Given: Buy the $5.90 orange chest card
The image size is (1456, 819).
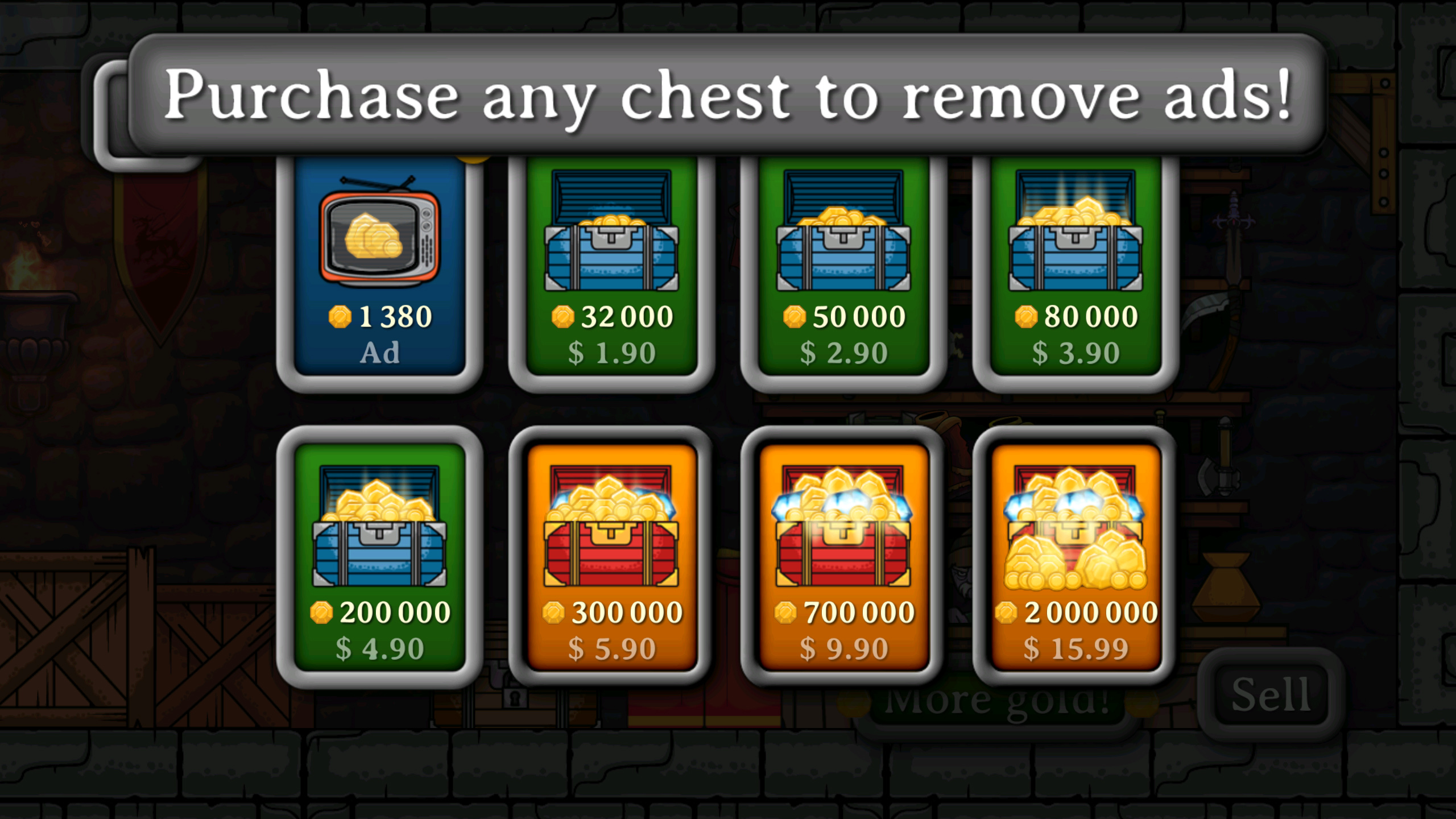Looking at the screenshot, I should 611,647.
